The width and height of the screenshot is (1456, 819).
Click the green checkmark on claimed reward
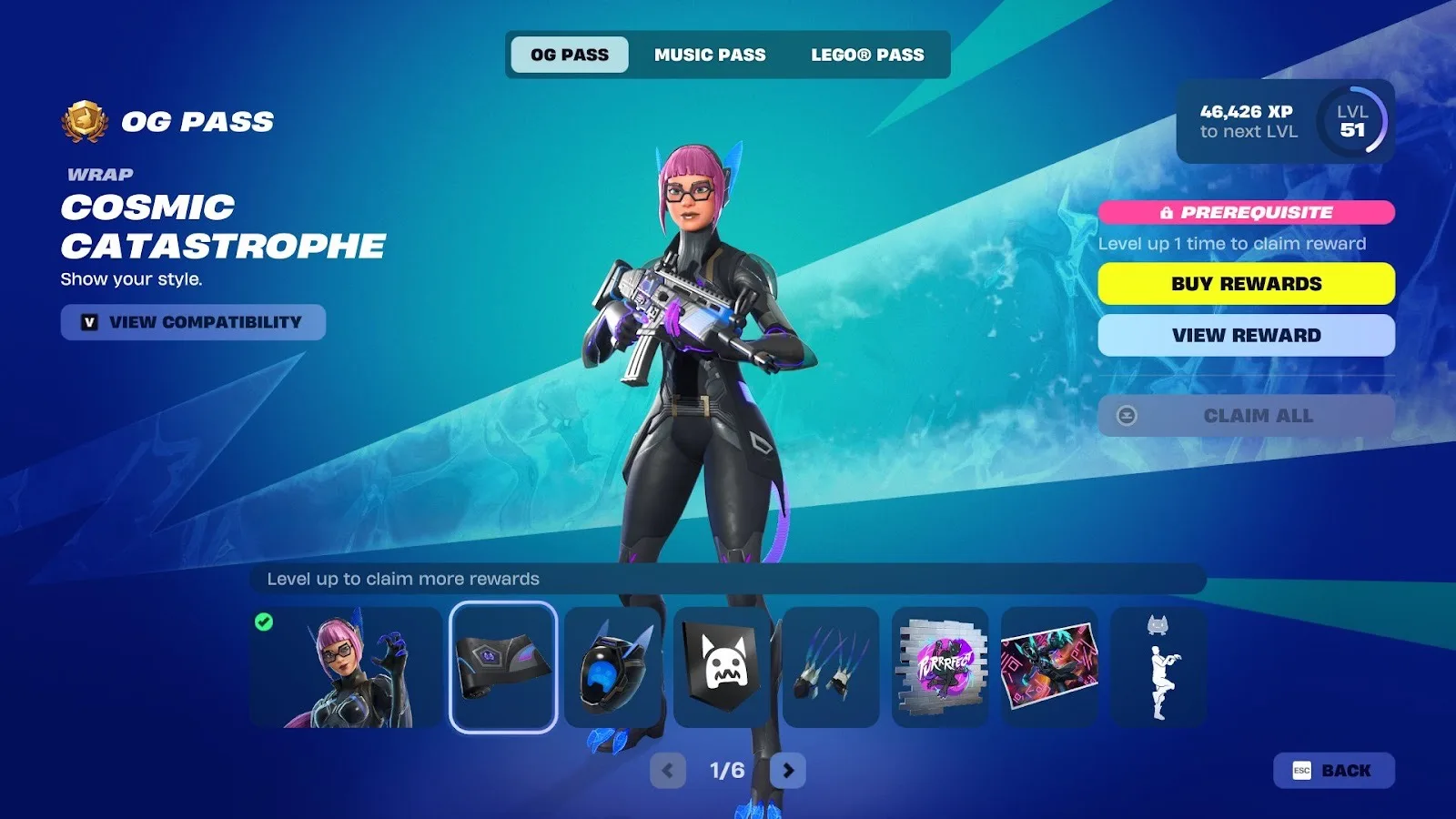click(264, 622)
